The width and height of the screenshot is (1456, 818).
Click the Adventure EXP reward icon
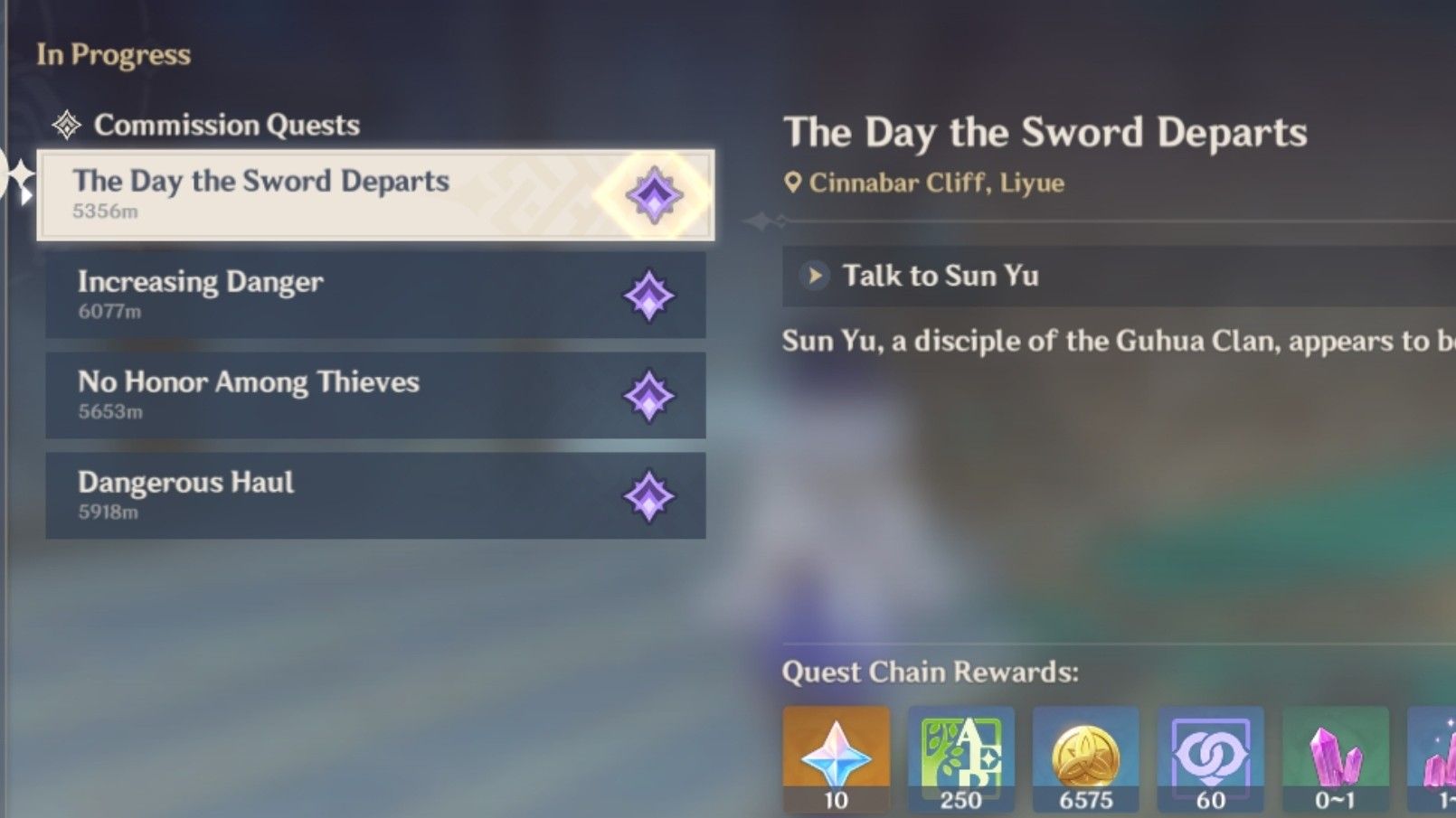point(960,757)
